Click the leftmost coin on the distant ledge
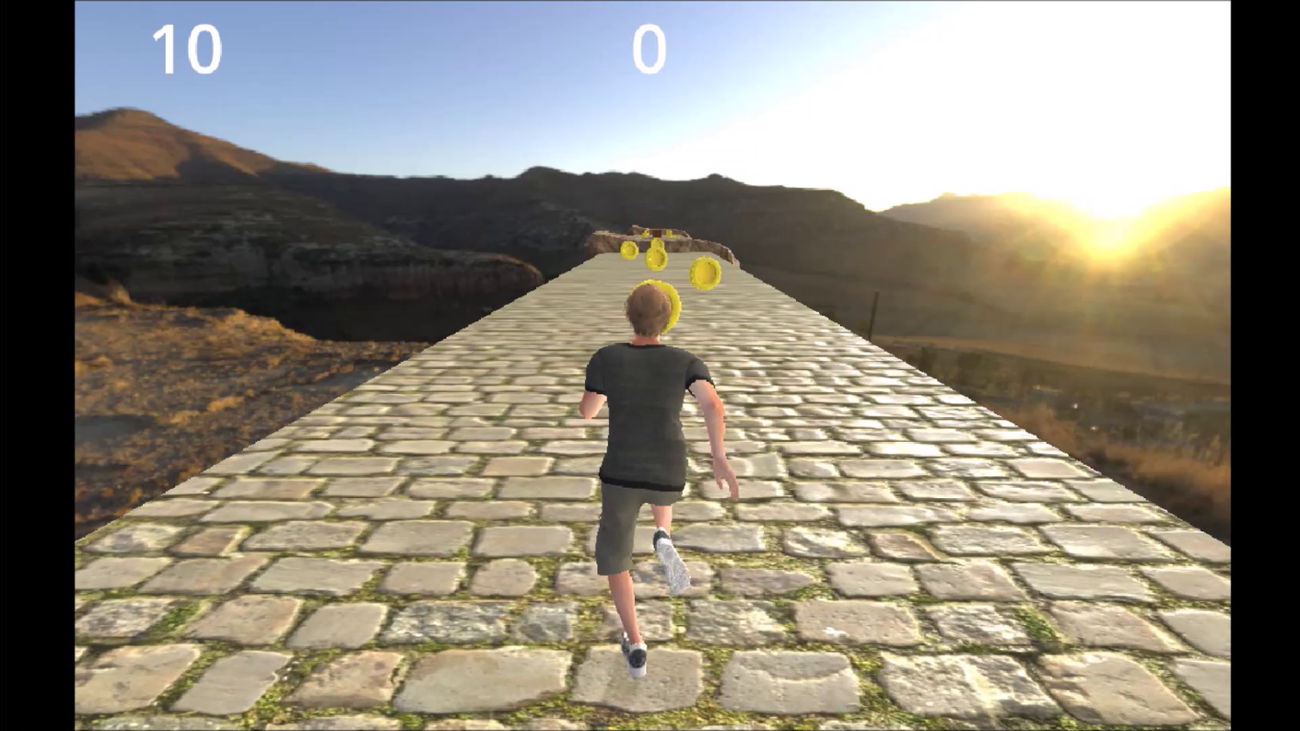This screenshot has width=1300, height=731. coord(645,234)
